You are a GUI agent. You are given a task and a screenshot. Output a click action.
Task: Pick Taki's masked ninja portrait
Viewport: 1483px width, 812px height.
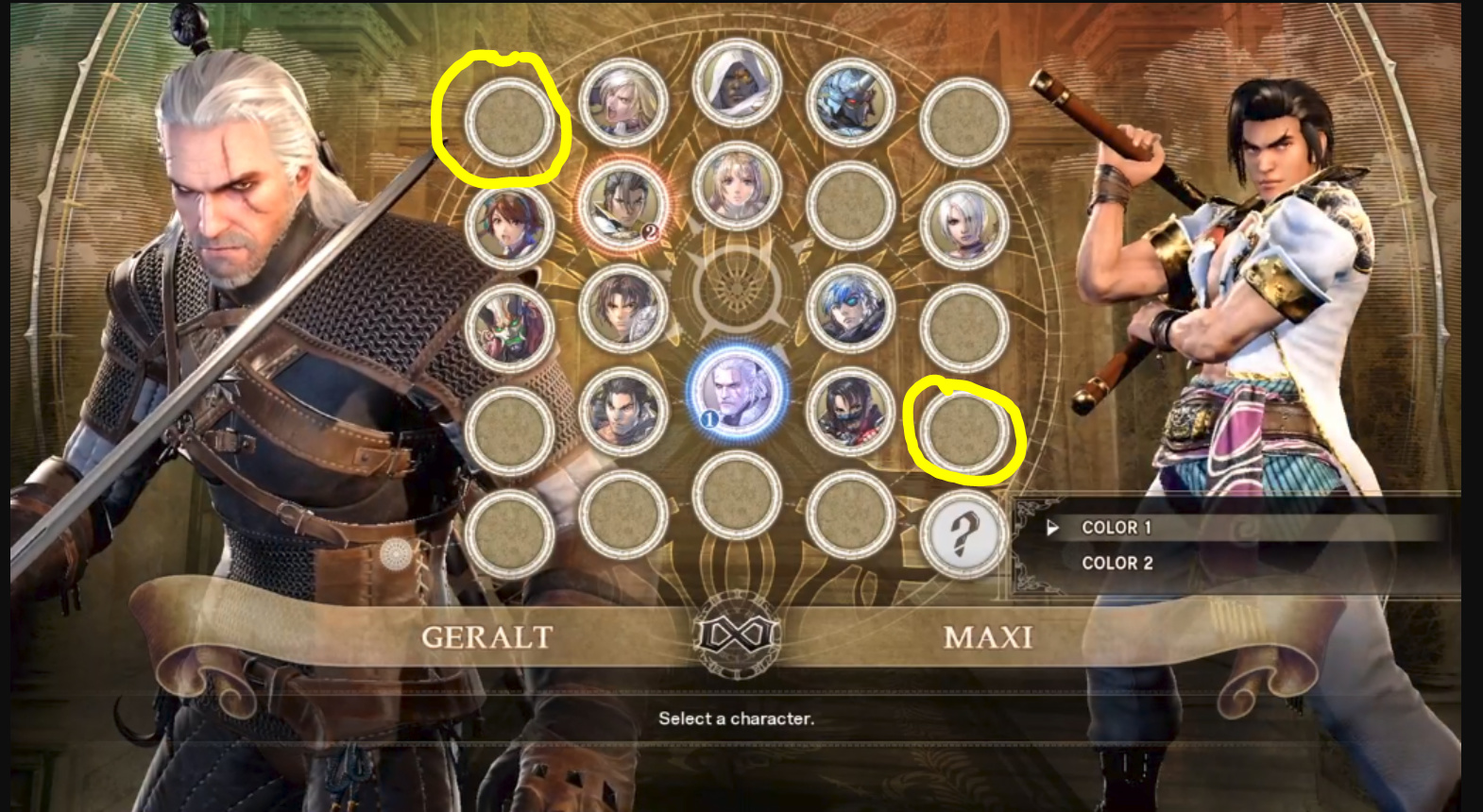850,411
